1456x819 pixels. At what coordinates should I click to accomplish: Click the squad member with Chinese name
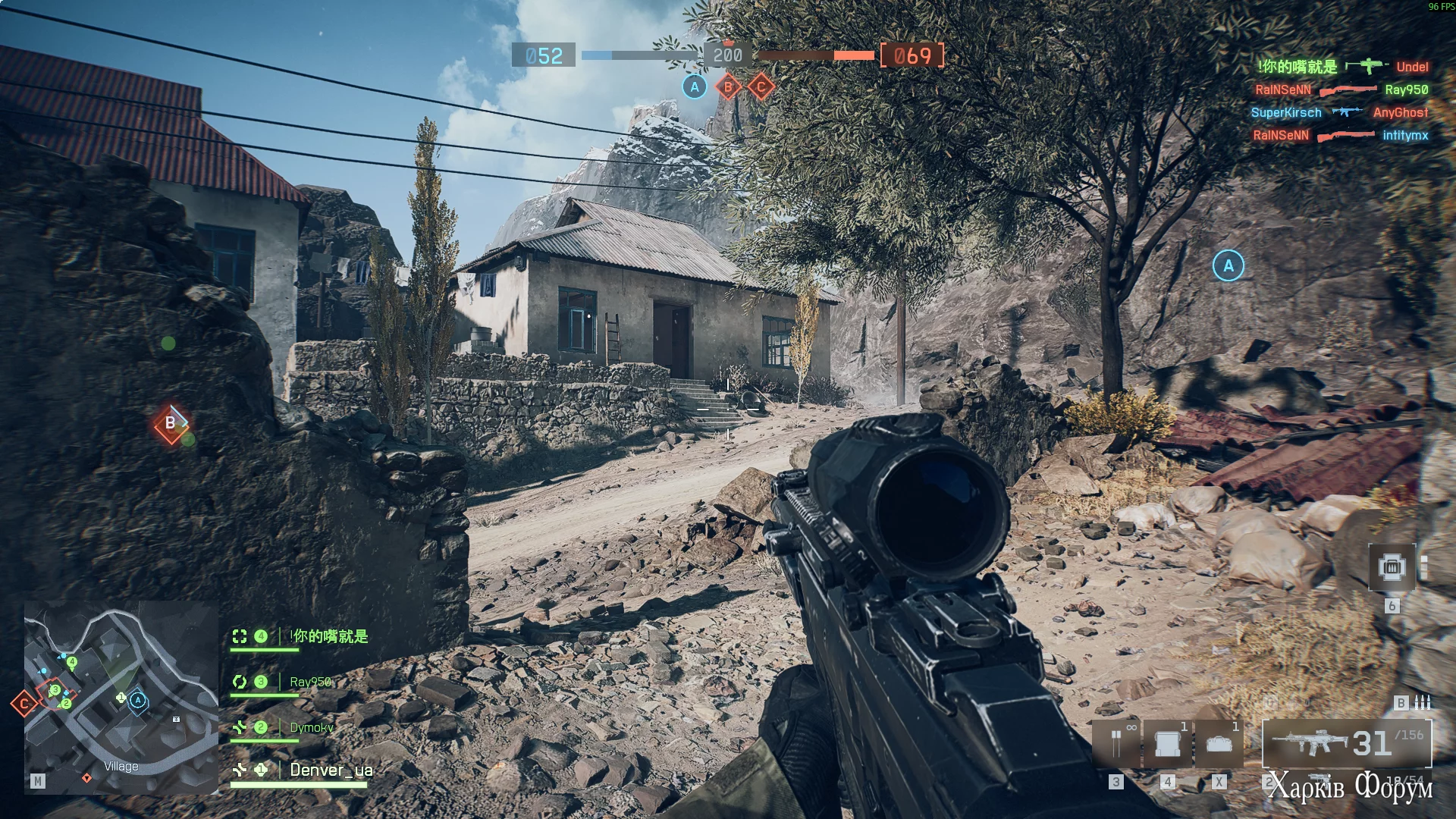pos(329,636)
